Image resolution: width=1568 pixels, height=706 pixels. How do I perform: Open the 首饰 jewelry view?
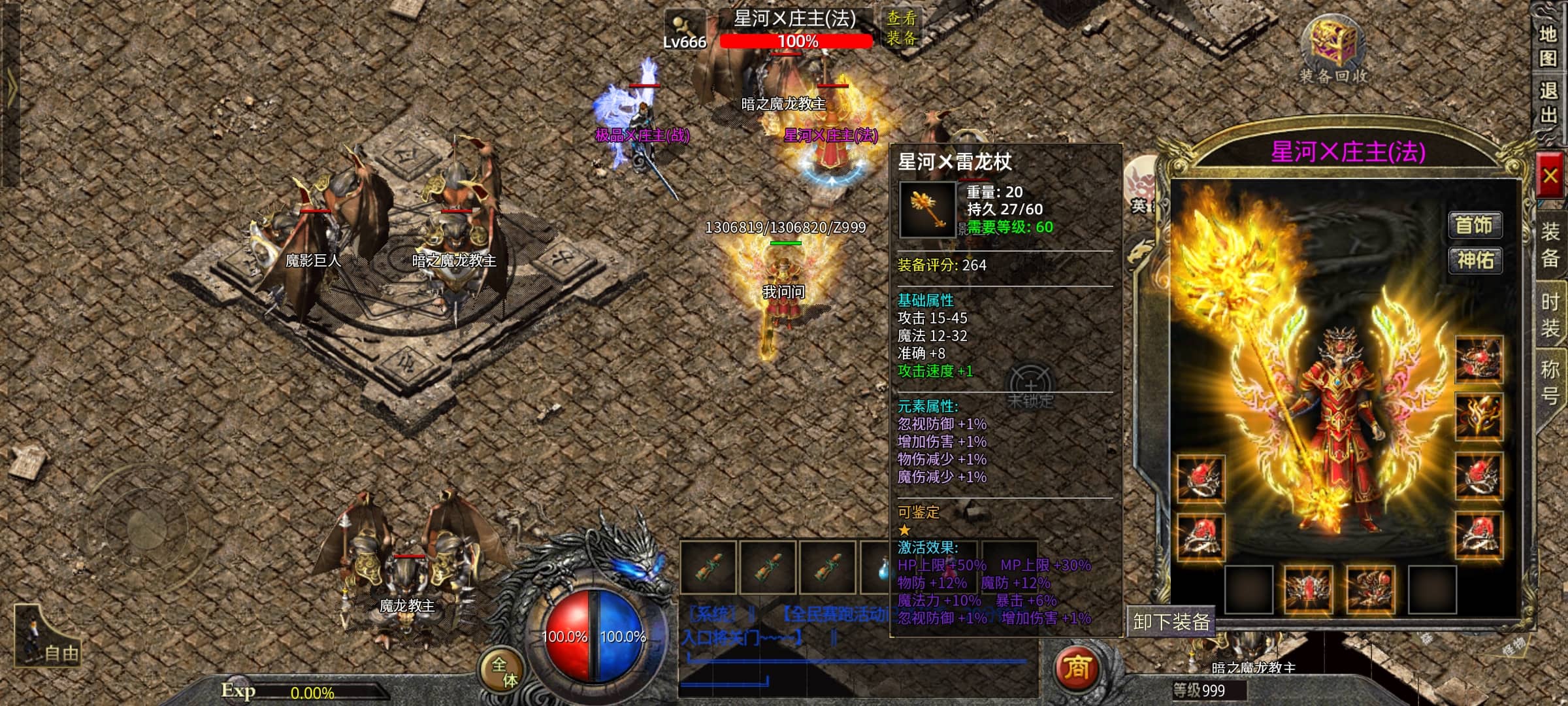click(x=1475, y=226)
